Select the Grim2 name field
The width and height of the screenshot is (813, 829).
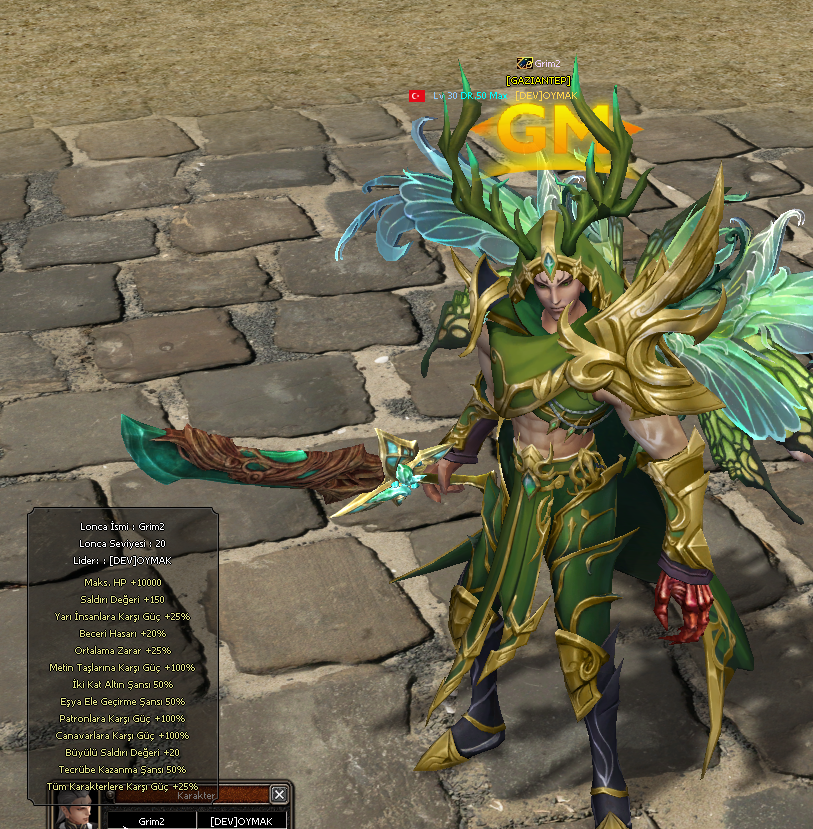tap(151, 821)
